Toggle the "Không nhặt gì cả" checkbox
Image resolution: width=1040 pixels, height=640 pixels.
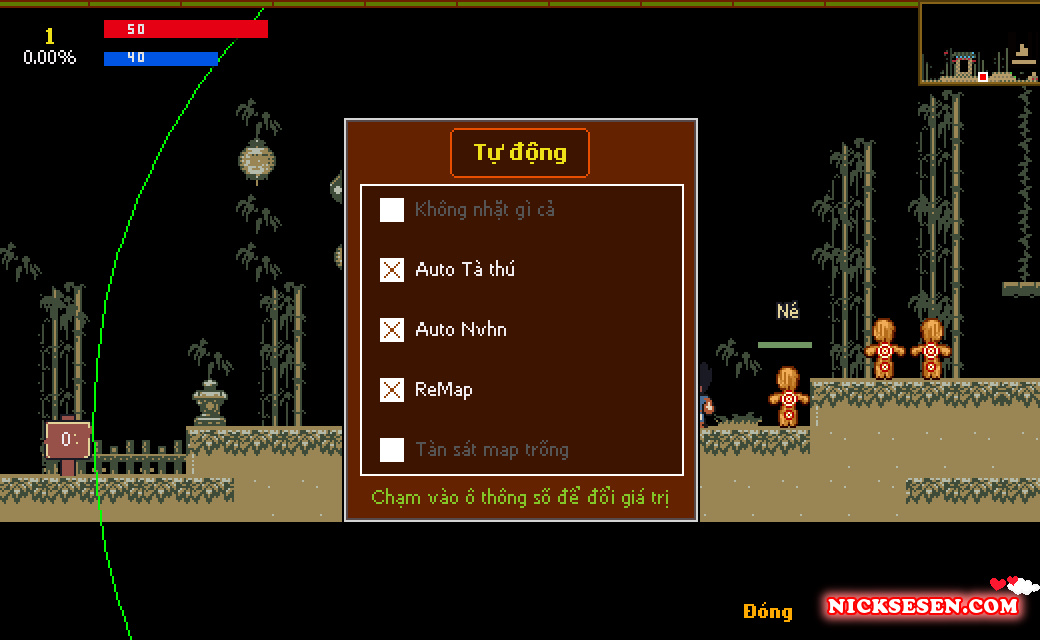[x=392, y=210]
